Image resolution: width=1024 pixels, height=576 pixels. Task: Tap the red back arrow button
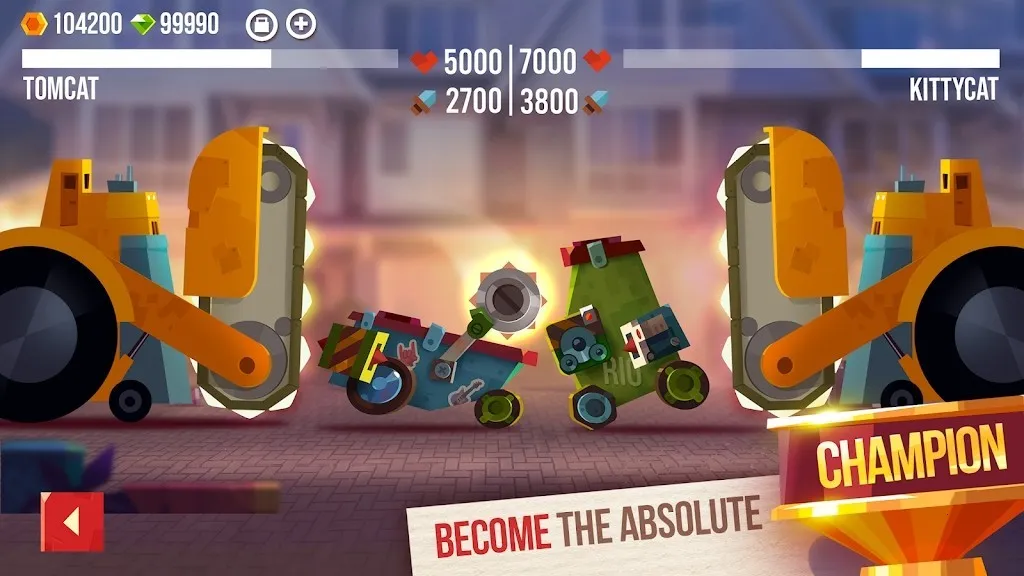[71, 521]
